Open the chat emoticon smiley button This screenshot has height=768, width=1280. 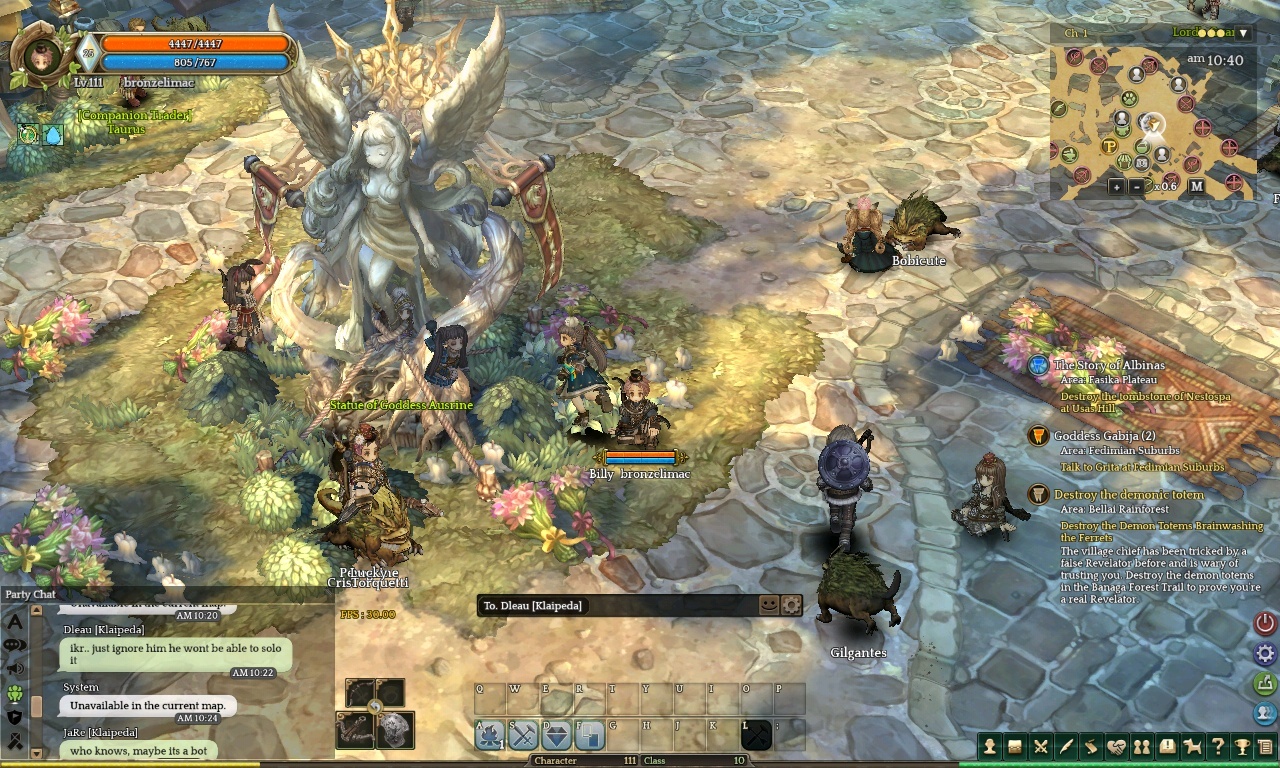768,605
